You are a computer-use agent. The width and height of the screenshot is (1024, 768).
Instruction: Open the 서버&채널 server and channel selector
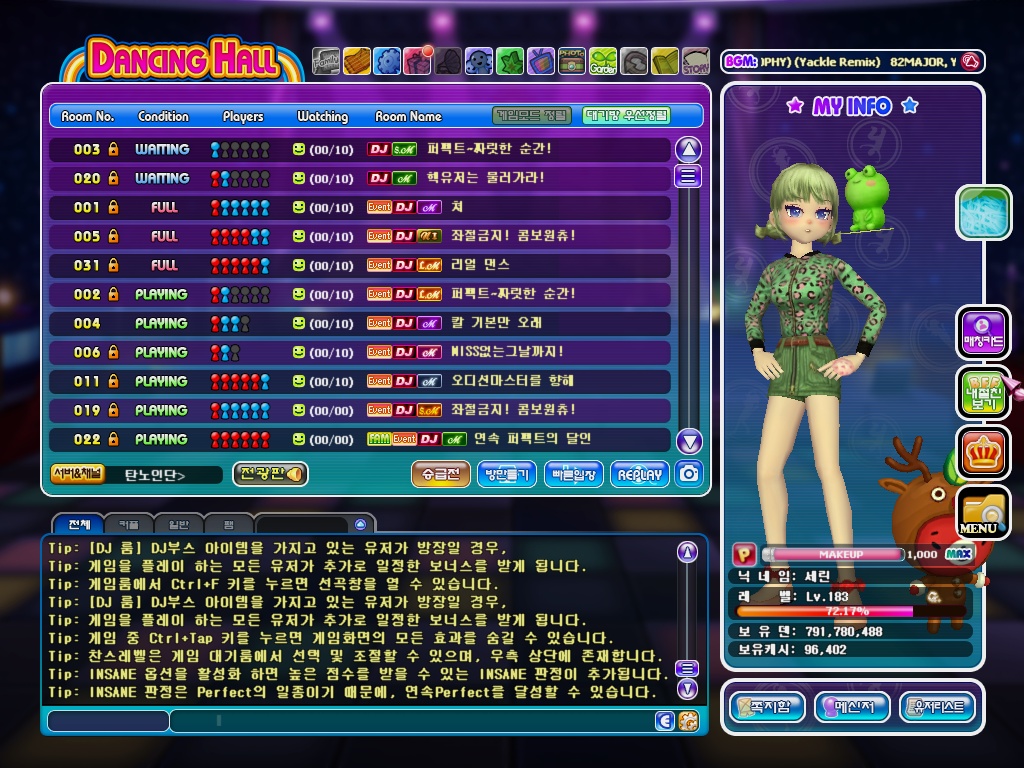[78, 474]
